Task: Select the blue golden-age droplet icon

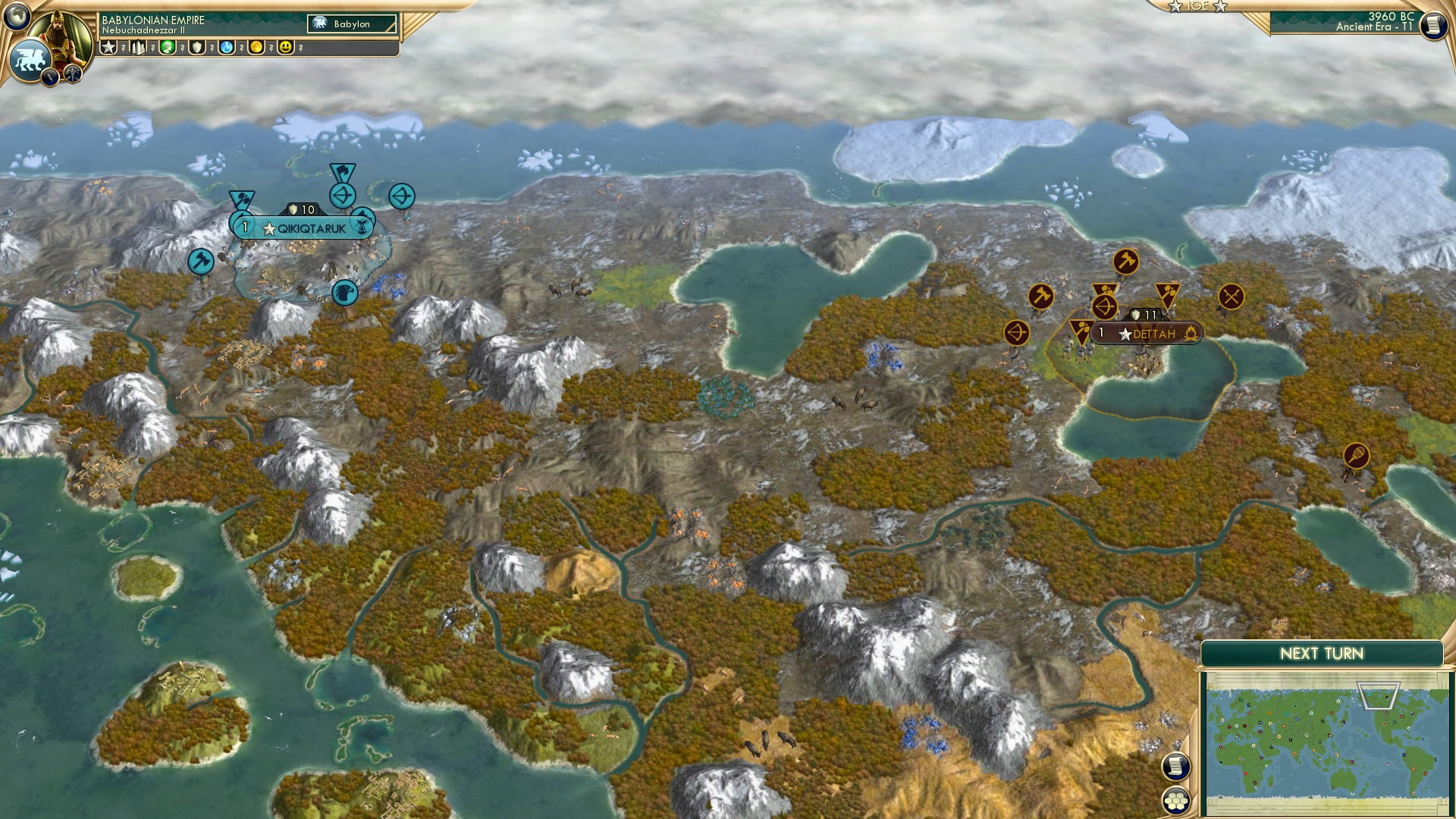Action: tap(226, 47)
